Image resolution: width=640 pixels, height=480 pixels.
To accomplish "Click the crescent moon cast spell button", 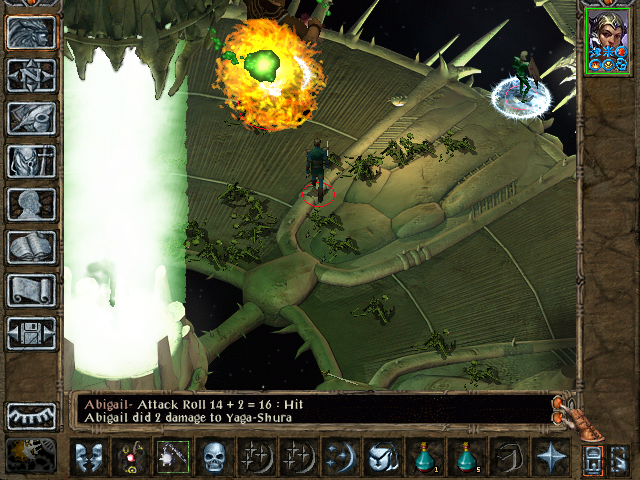I will [x=340, y=457].
